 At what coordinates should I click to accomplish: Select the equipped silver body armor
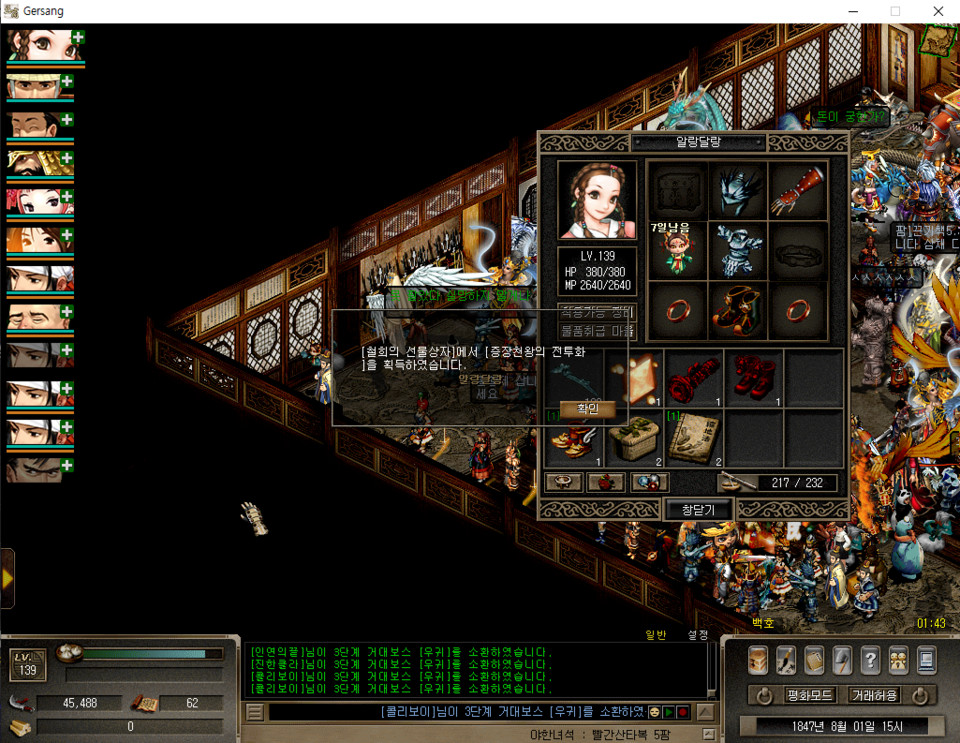click(738, 250)
